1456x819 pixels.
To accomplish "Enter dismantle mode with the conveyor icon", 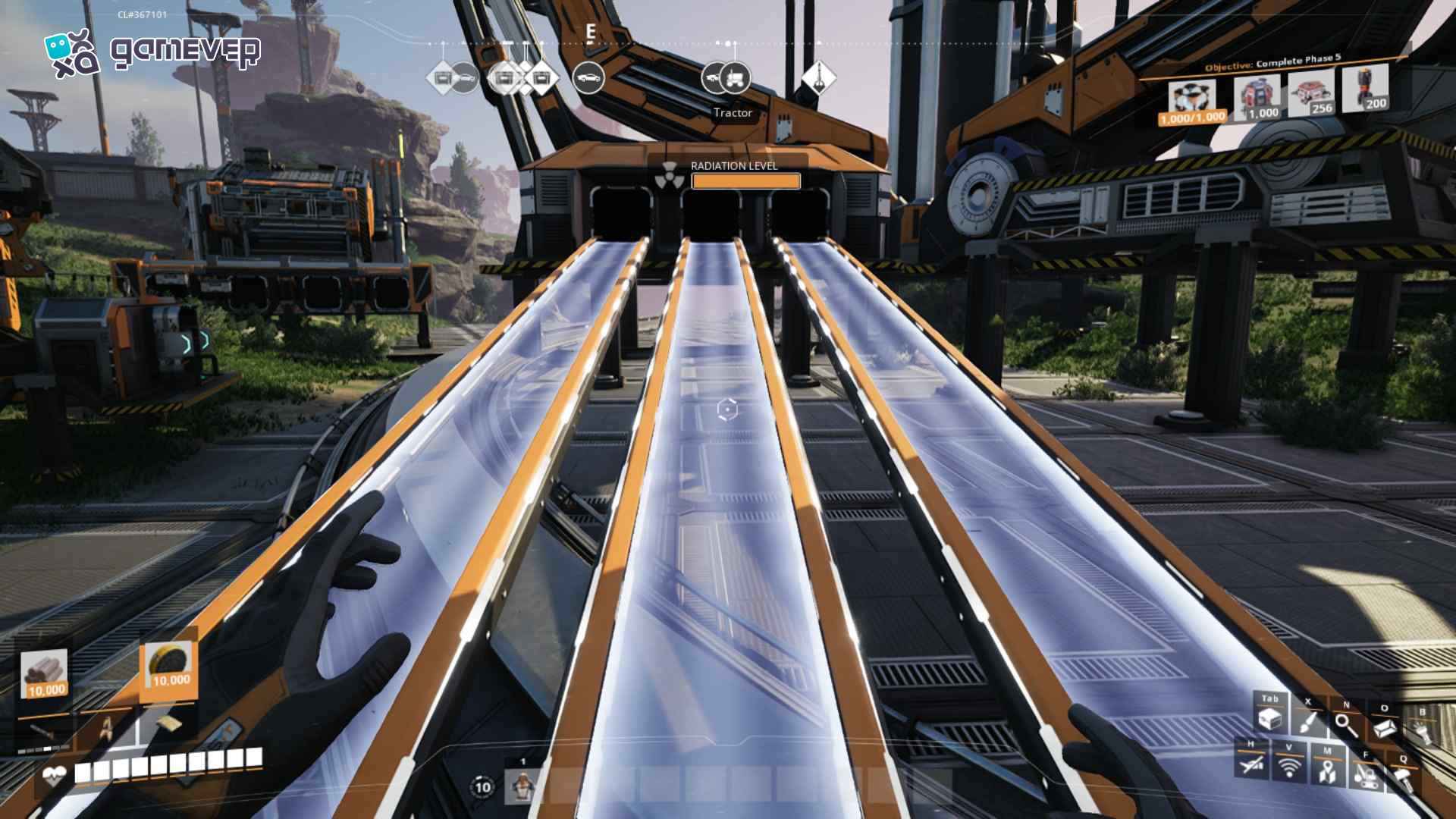I will pyautogui.click(x=1366, y=775).
